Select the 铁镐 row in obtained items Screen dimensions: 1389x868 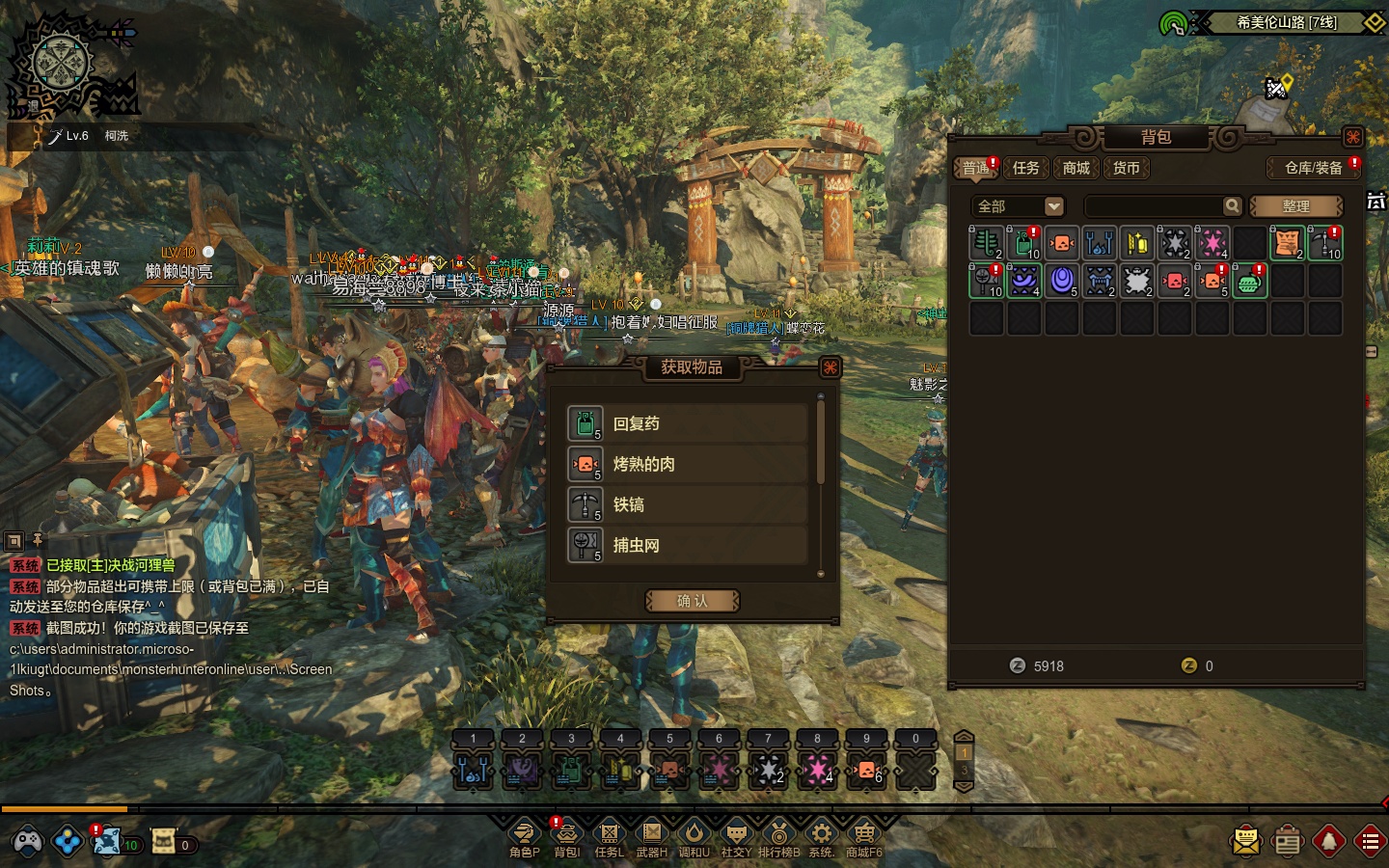pyautogui.click(x=687, y=504)
